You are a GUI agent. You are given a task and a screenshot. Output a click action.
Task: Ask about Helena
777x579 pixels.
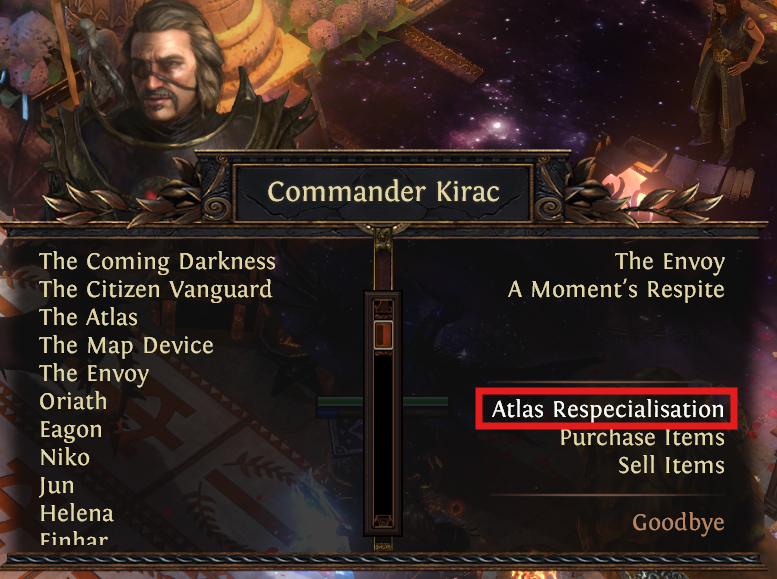click(x=76, y=514)
